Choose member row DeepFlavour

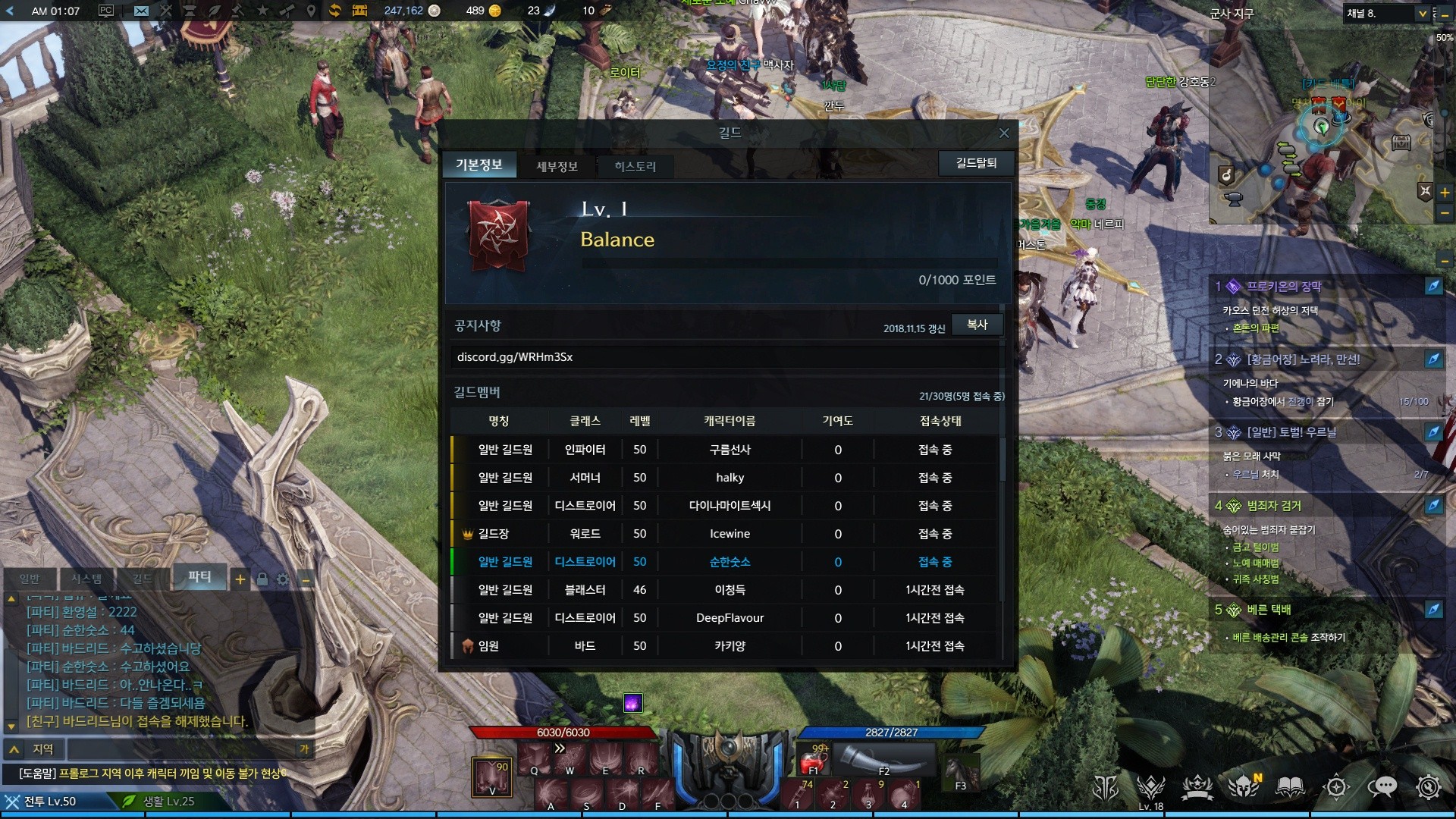click(x=729, y=618)
